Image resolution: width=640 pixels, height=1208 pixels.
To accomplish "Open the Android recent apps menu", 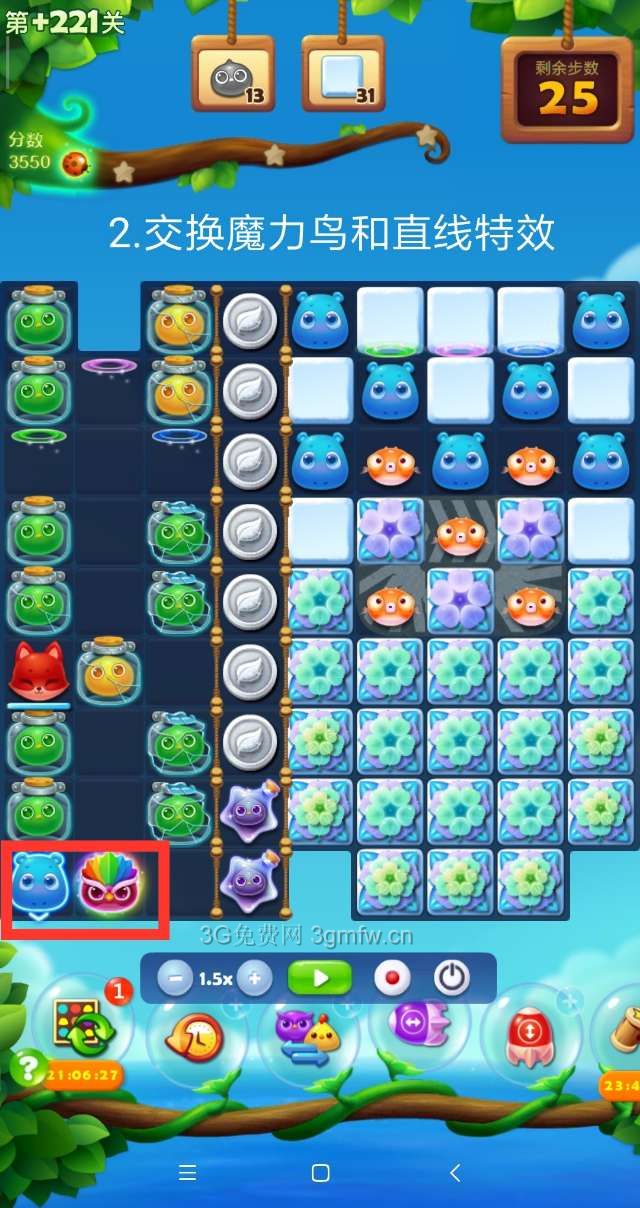I will (x=187, y=1172).
